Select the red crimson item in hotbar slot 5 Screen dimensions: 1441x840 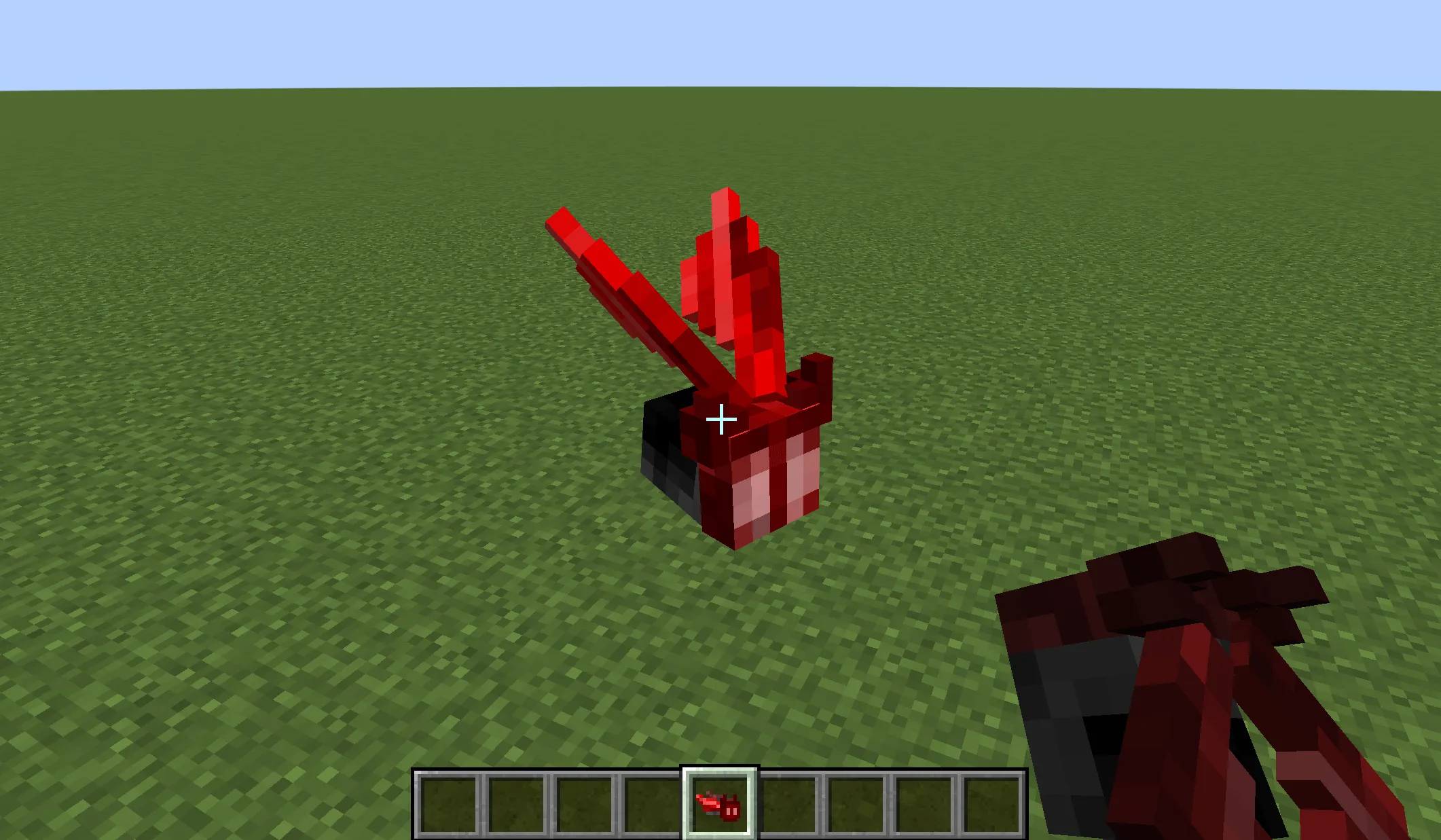click(x=720, y=805)
